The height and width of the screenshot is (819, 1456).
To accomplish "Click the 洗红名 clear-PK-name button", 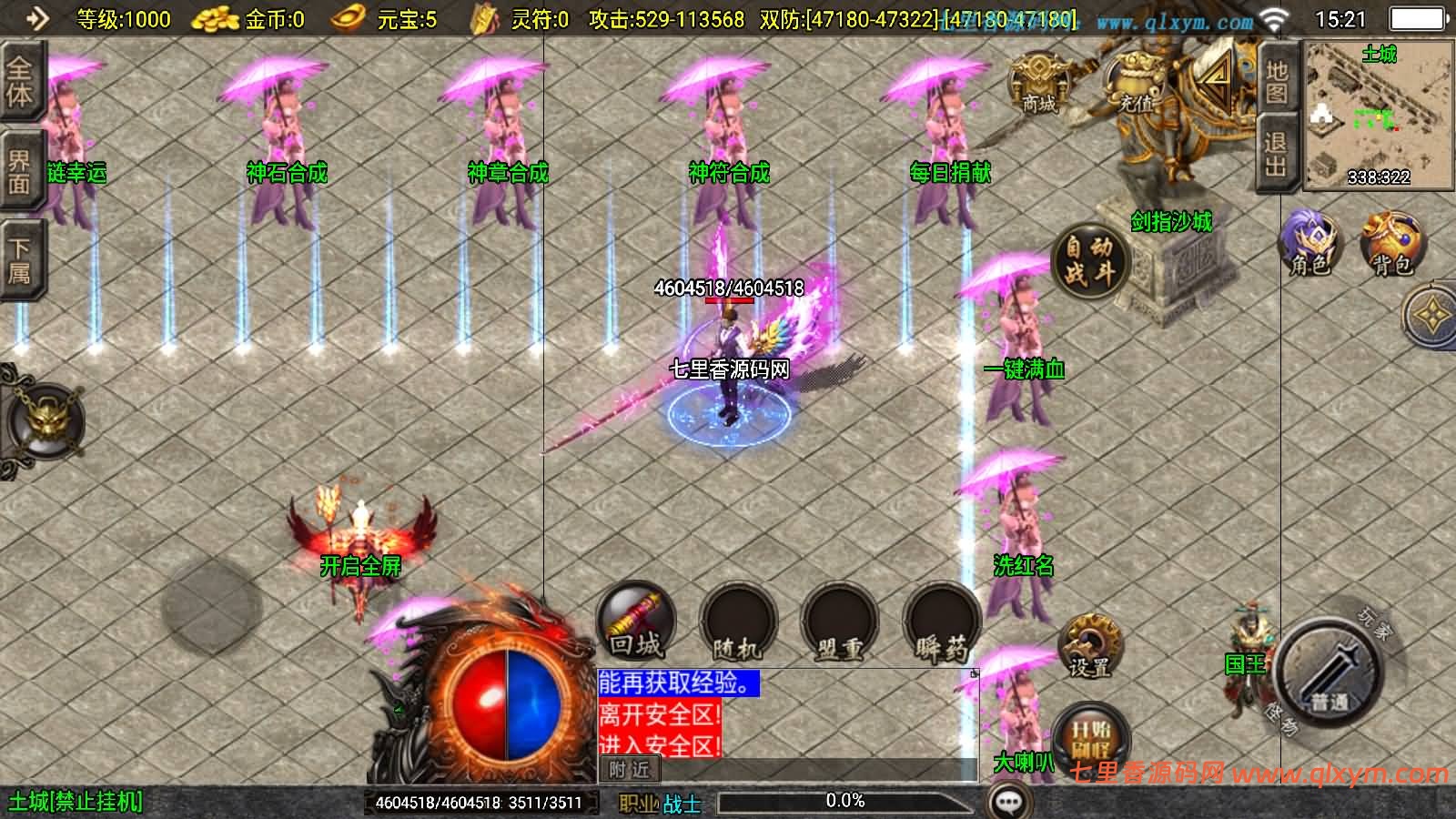I will tap(1026, 566).
